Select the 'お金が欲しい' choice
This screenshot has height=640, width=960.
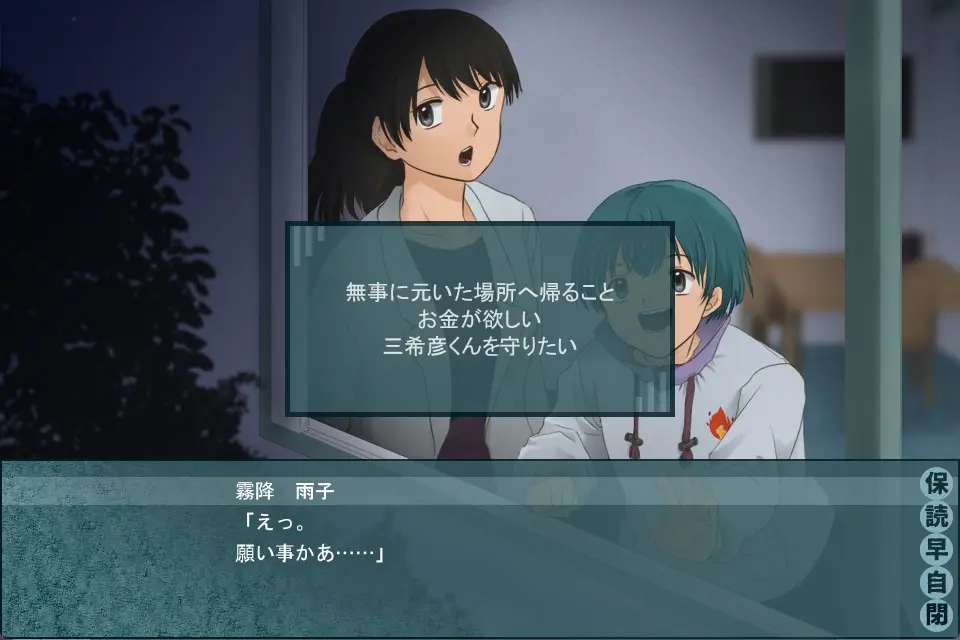click(x=480, y=320)
